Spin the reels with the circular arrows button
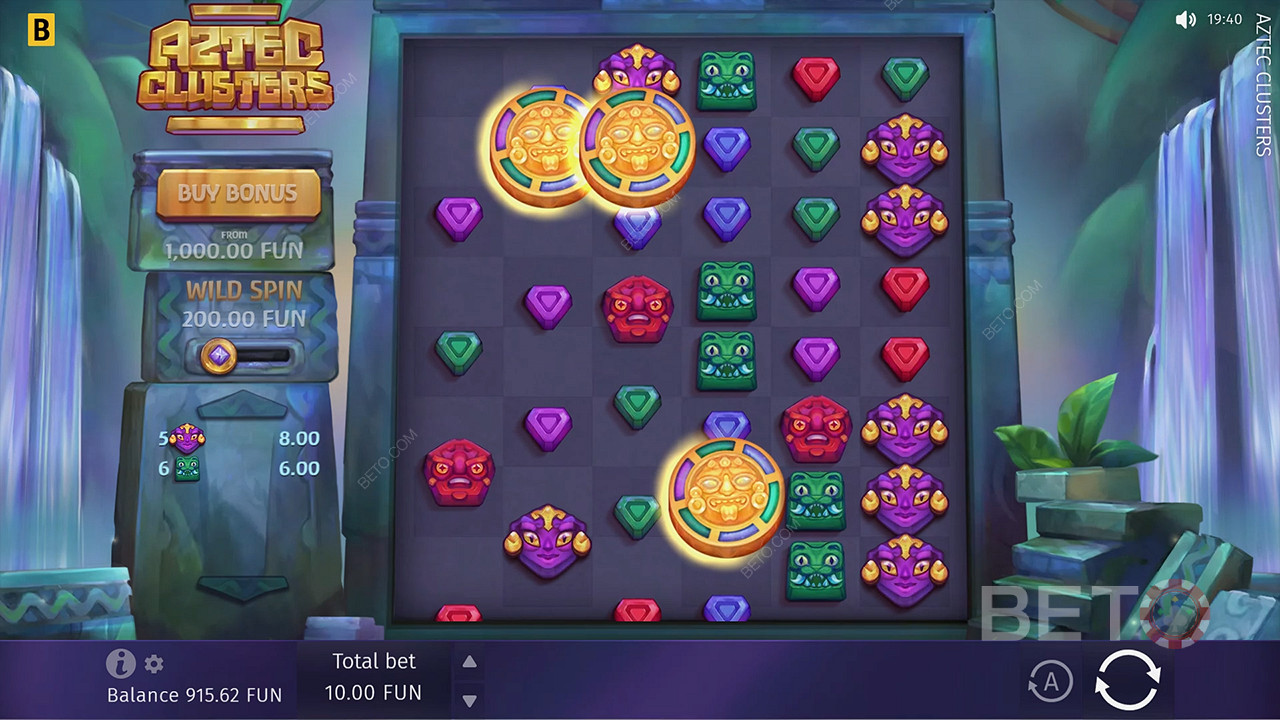Screen dimensions: 1280x720 pyautogui.click(x=1127, y=681)
